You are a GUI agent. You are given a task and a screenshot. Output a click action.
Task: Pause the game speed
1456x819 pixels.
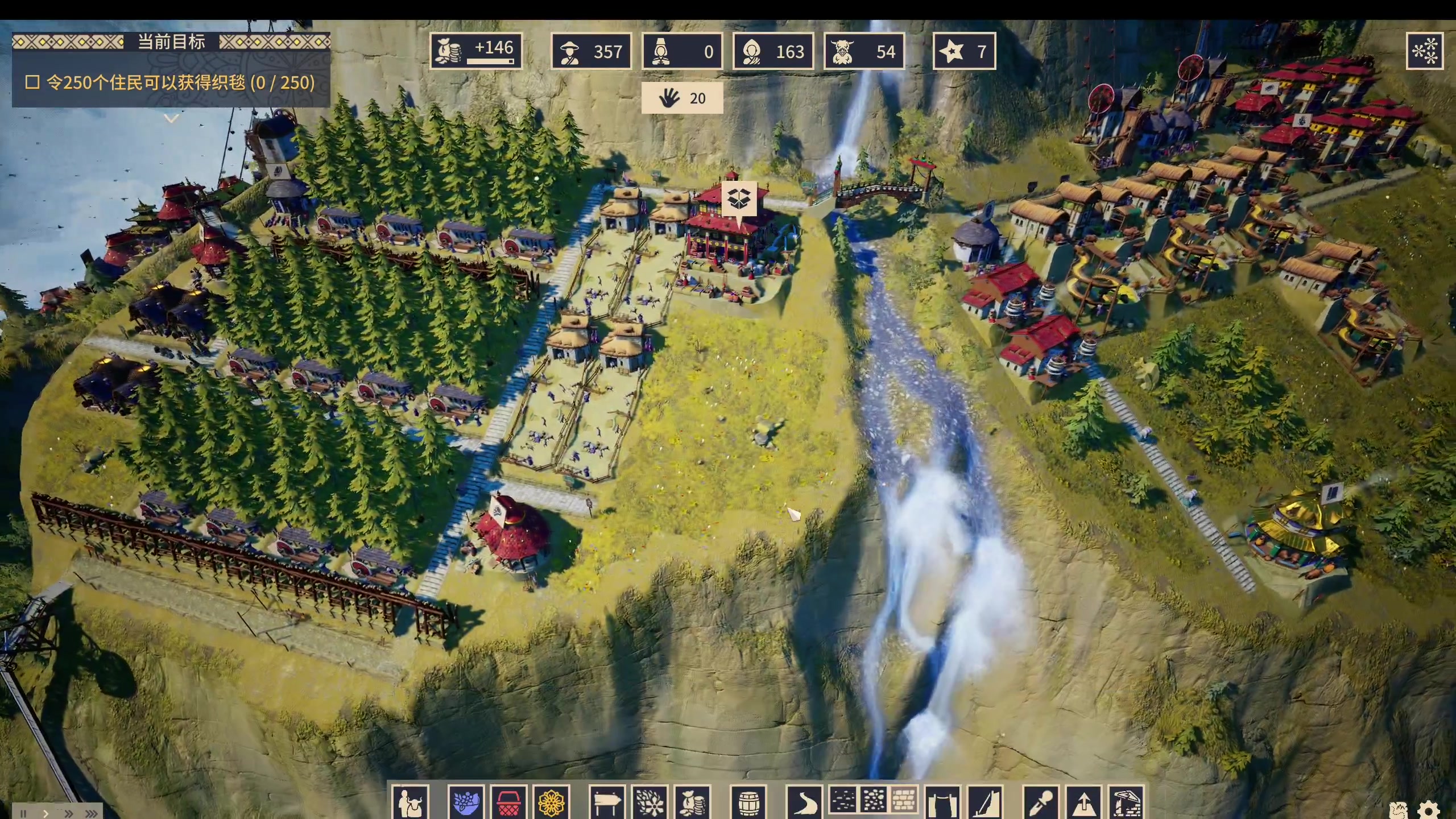coord(24,813)
